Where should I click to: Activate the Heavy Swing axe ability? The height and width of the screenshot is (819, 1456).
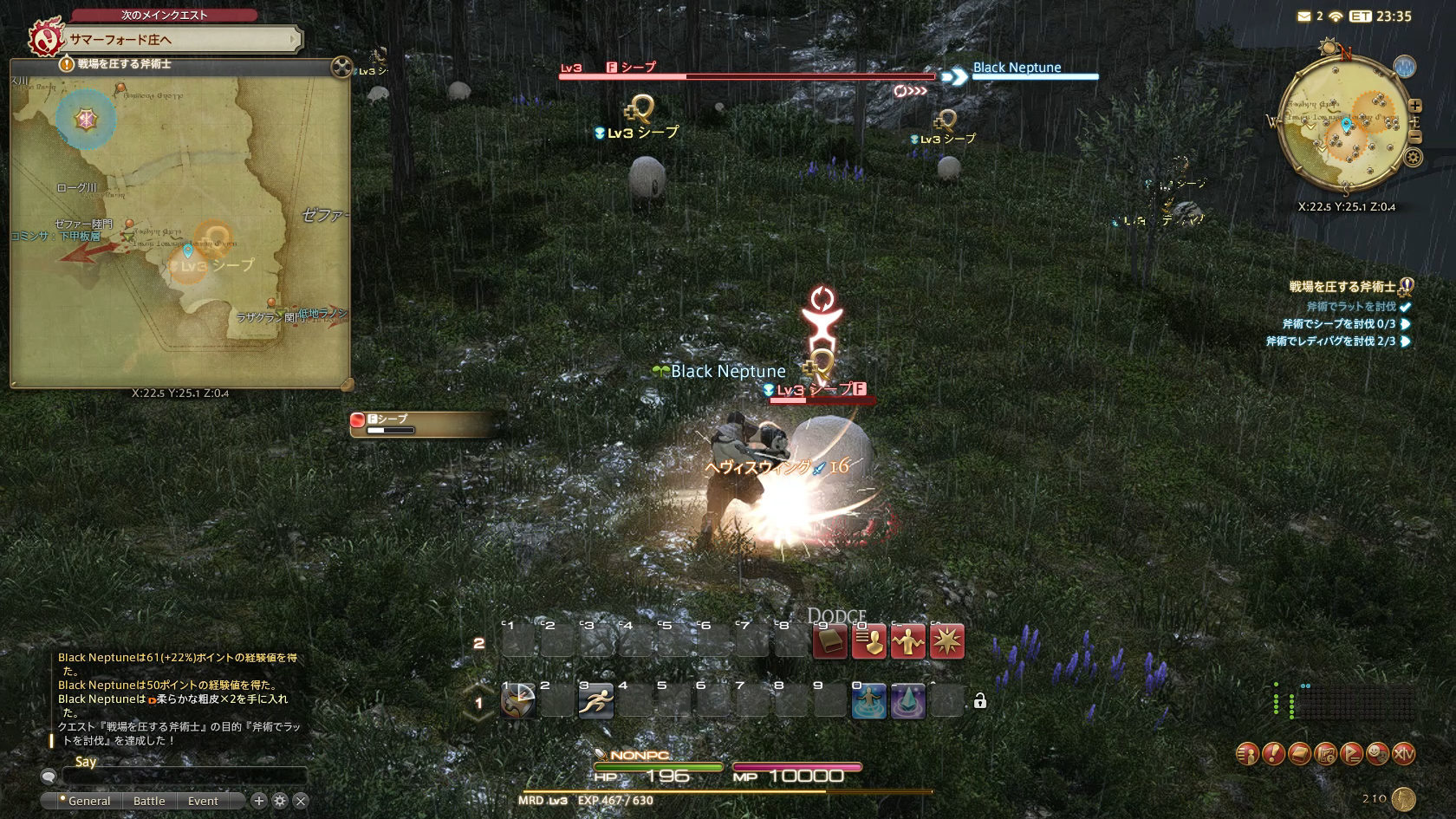pos(518,701)
